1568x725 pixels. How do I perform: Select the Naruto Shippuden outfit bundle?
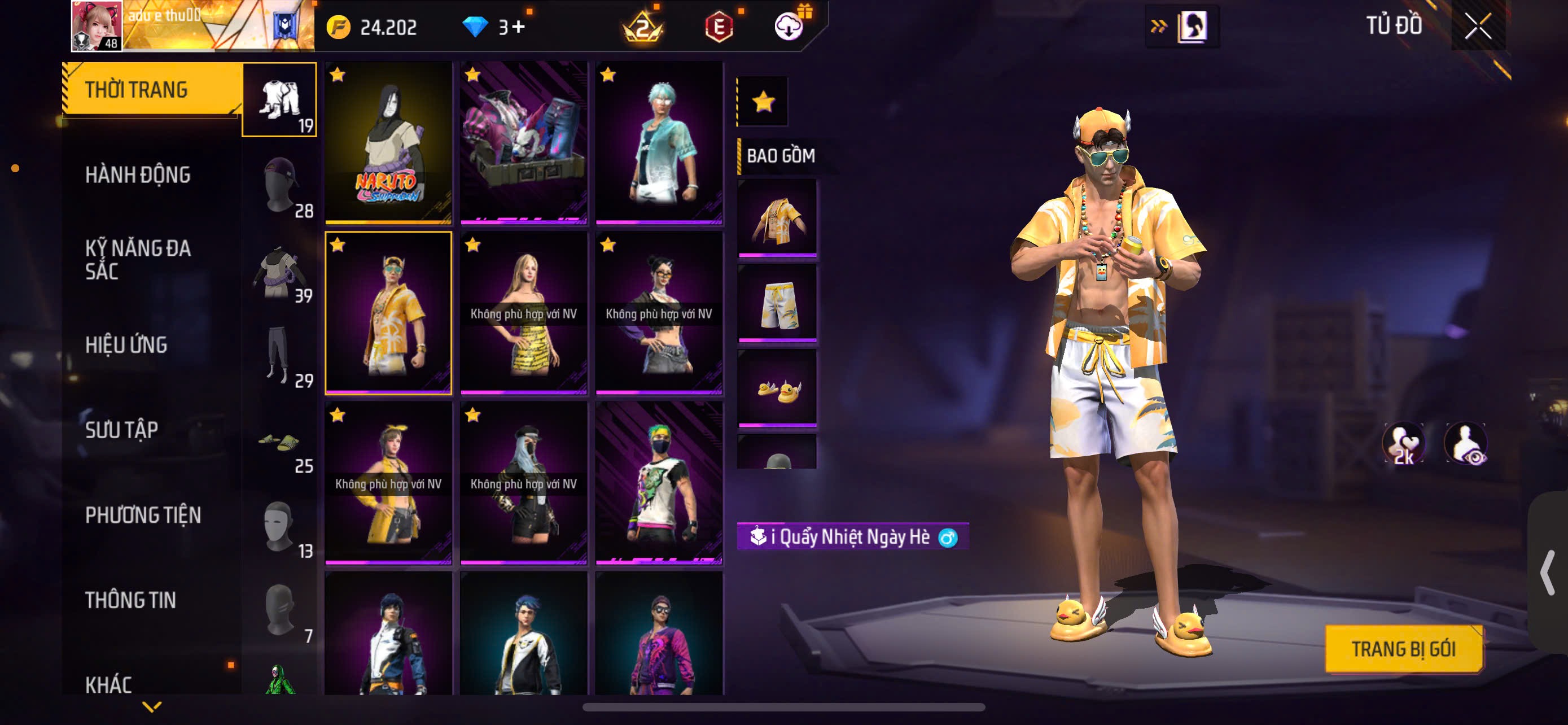point(388,142)
